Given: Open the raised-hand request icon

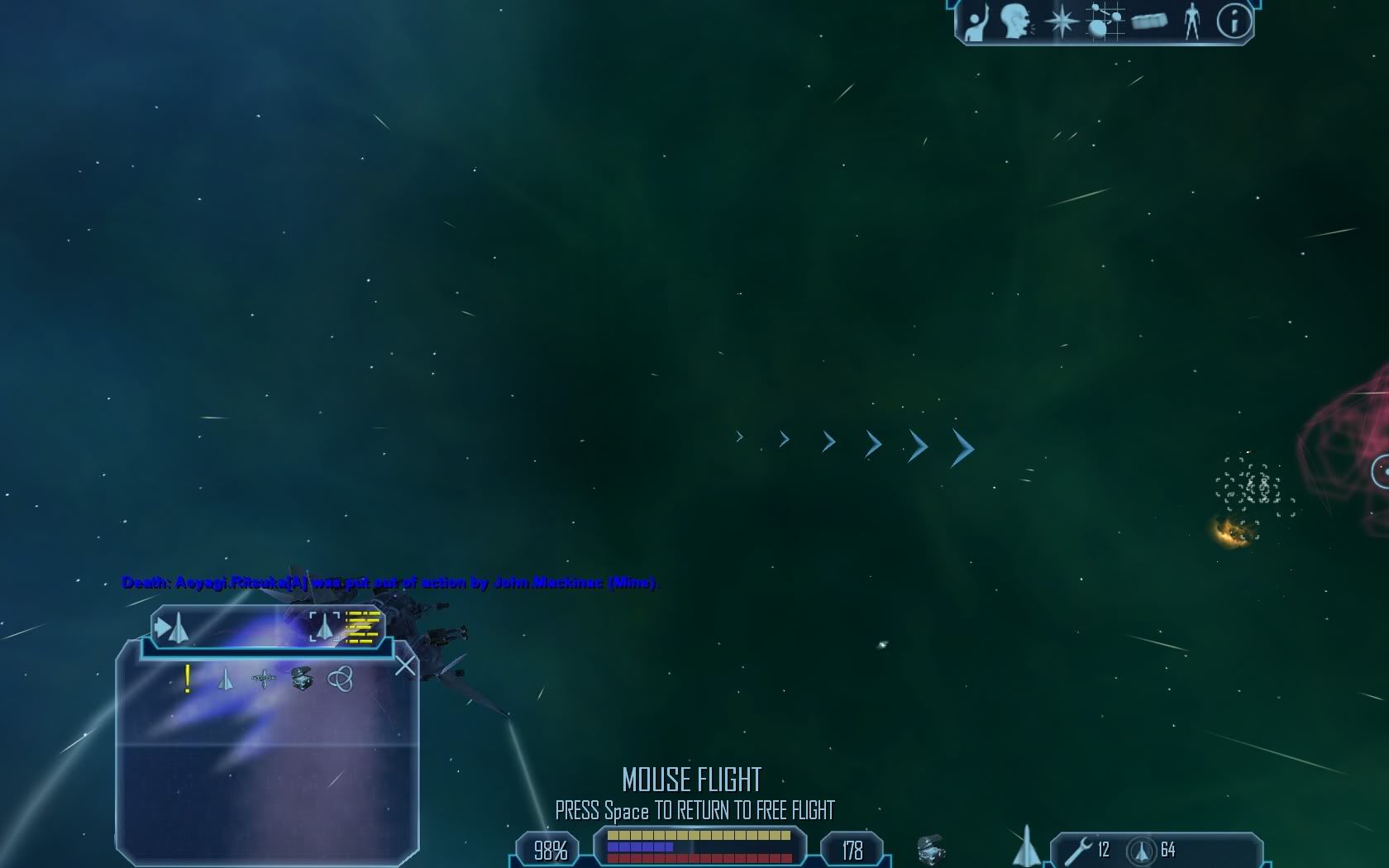Looking at the screenshot, I should tap(977, 21).
